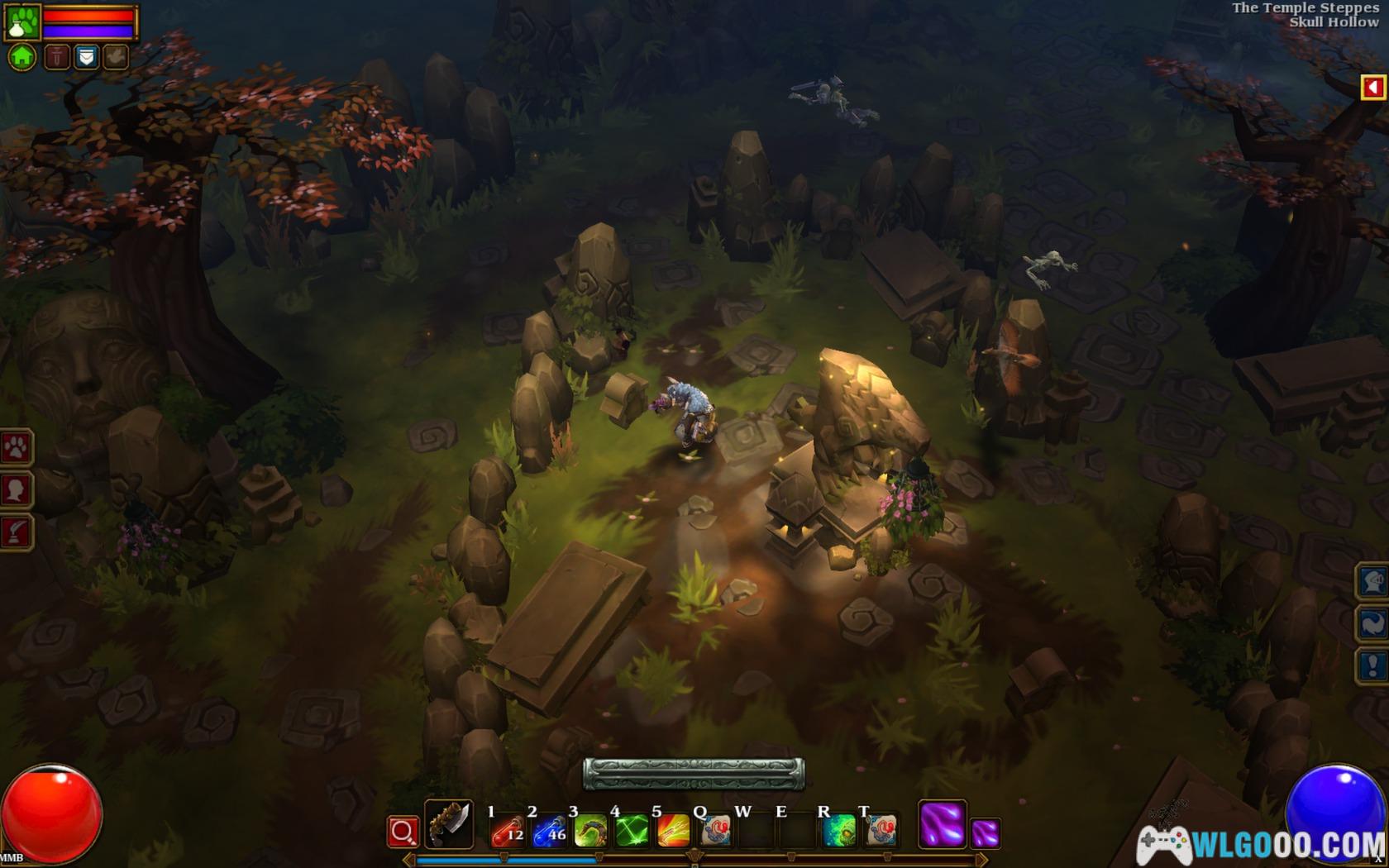The height and width of the screenshot is (868, 1389).
Task: Open the pet paw side button
Action: pos(16,448)
